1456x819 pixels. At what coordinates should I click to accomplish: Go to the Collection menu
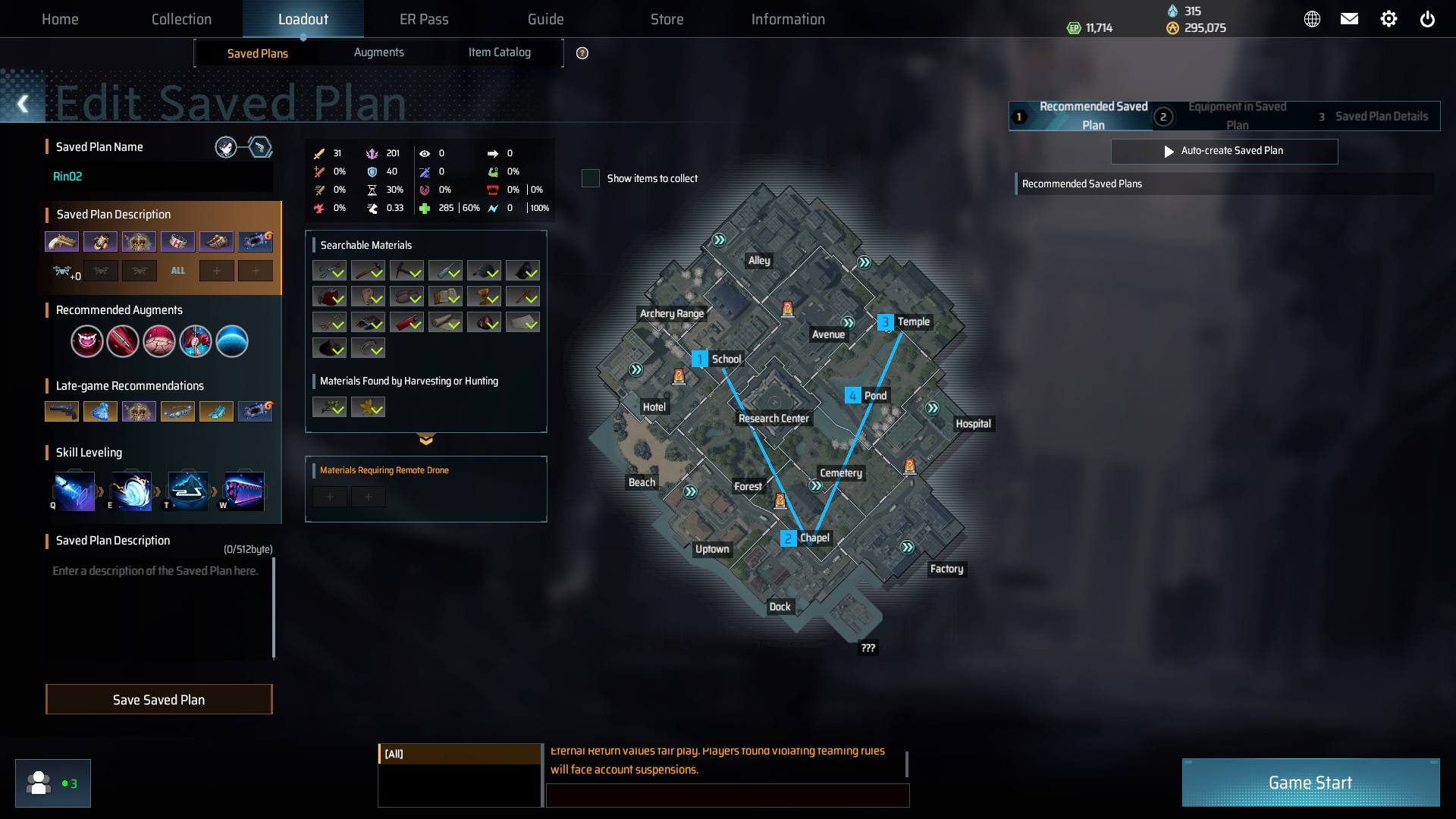[181, 19]
